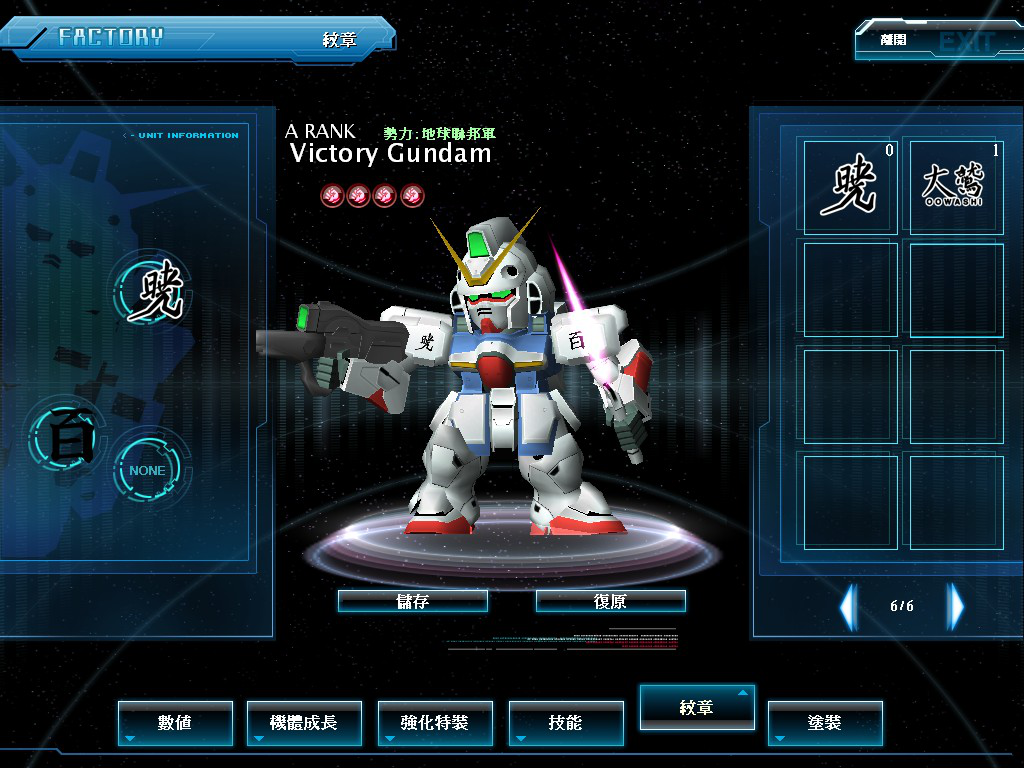Screen dimensions: 1024x768
Task: Save emblem changes with 儲存 button
Action: (x=413, y=601)
